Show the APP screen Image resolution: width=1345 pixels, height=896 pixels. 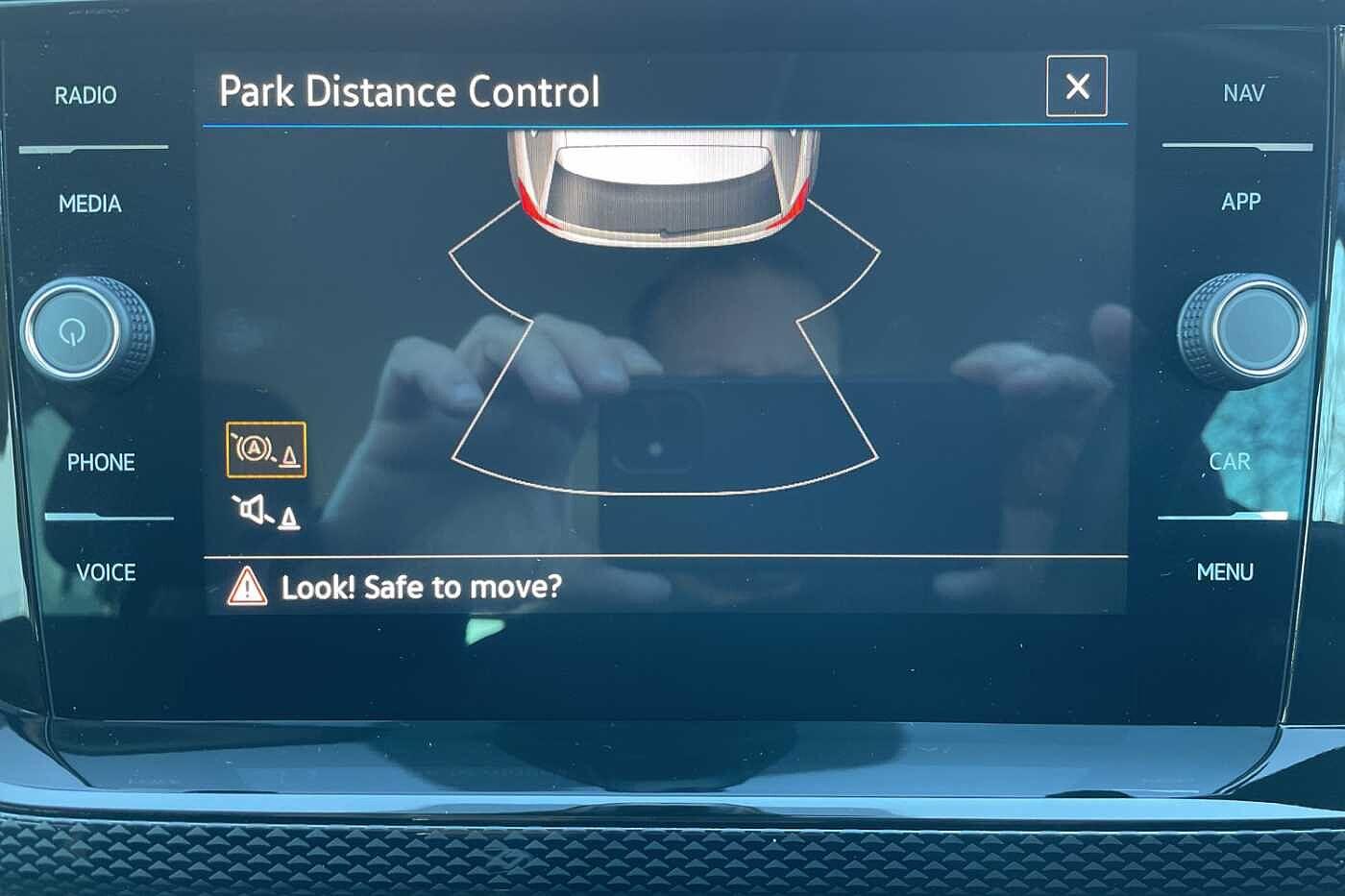pos(1240,202)
